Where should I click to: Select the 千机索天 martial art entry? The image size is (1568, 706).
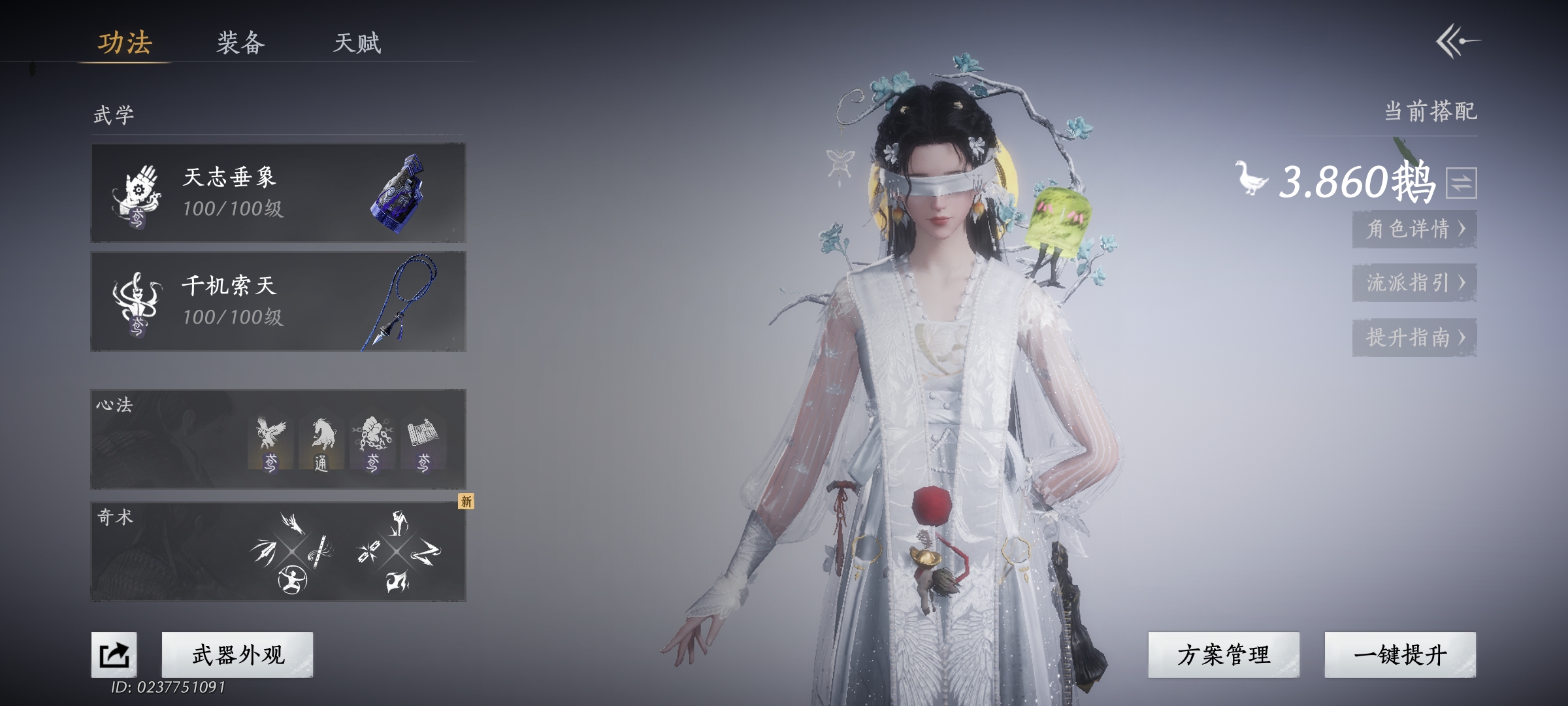click(278, 301)
